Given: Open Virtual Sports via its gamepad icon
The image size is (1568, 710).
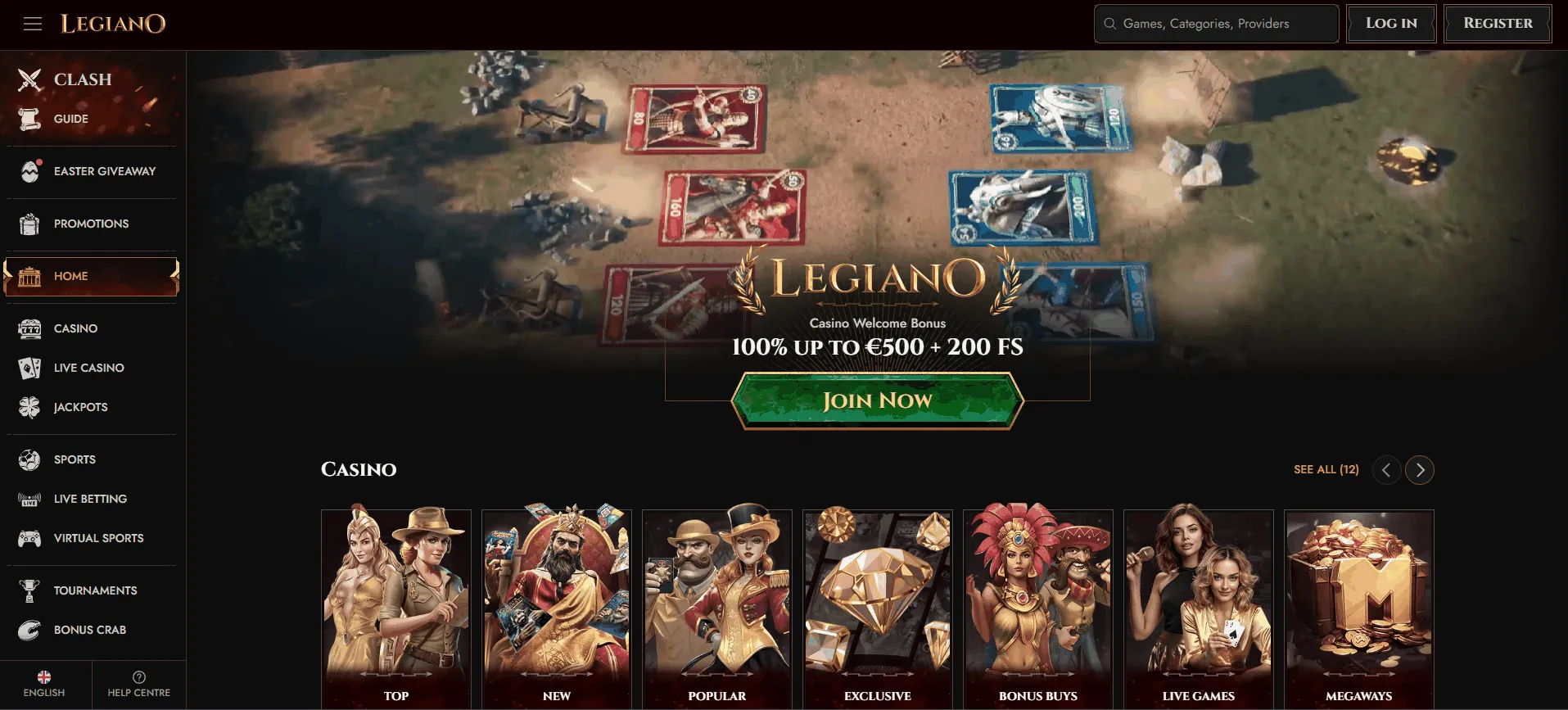Looking at the screenshot, I should 30,538.
